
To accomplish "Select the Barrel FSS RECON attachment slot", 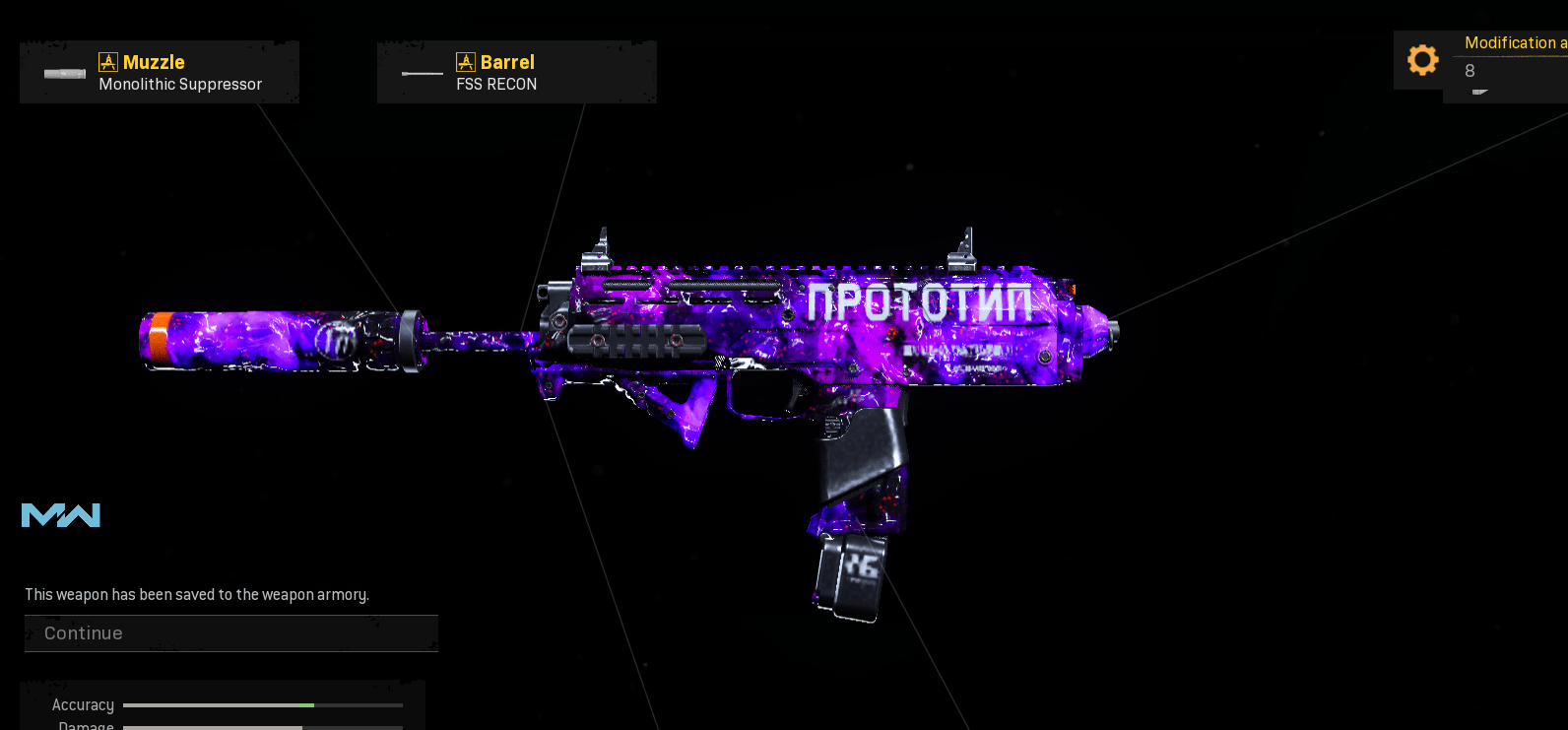I will pos(516,72).
